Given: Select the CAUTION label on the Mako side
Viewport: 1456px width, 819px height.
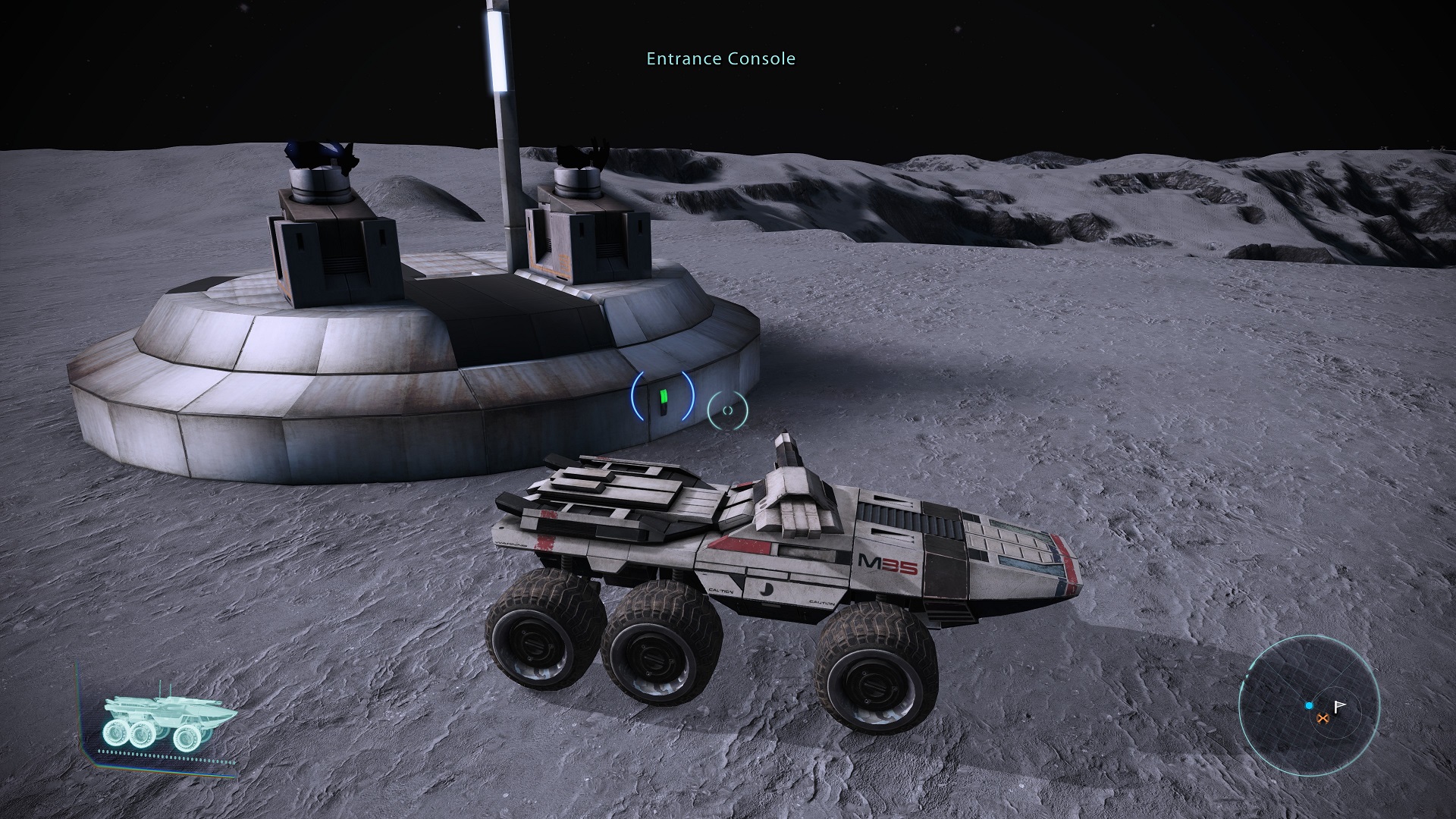Looking at the screenshot, I should [x=720, y=590].
